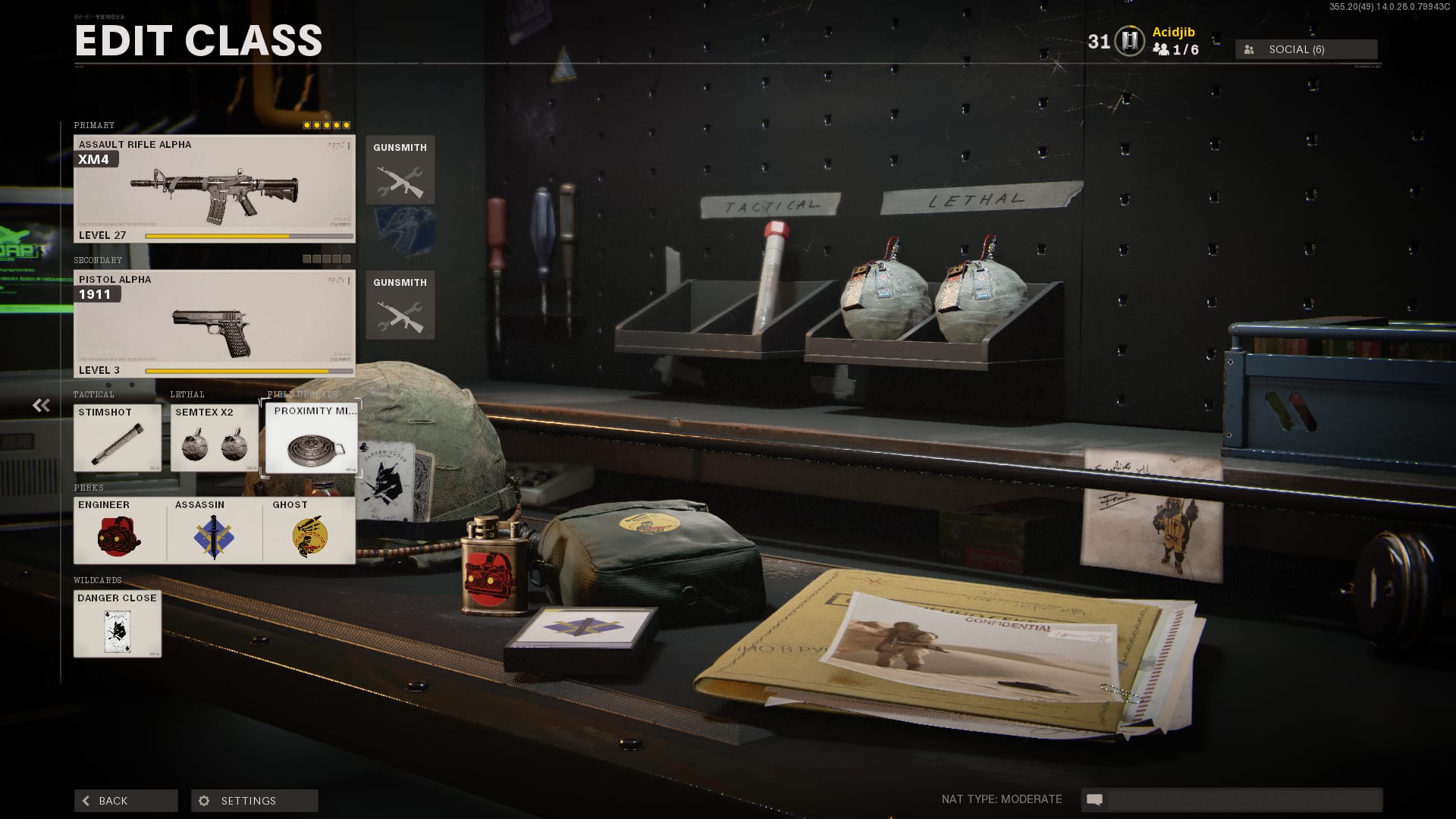Select the 1911 secondary pistol slot
The width and height of the screenshot is (1456, 819).
pyautogui.click(x=214, y=324)
